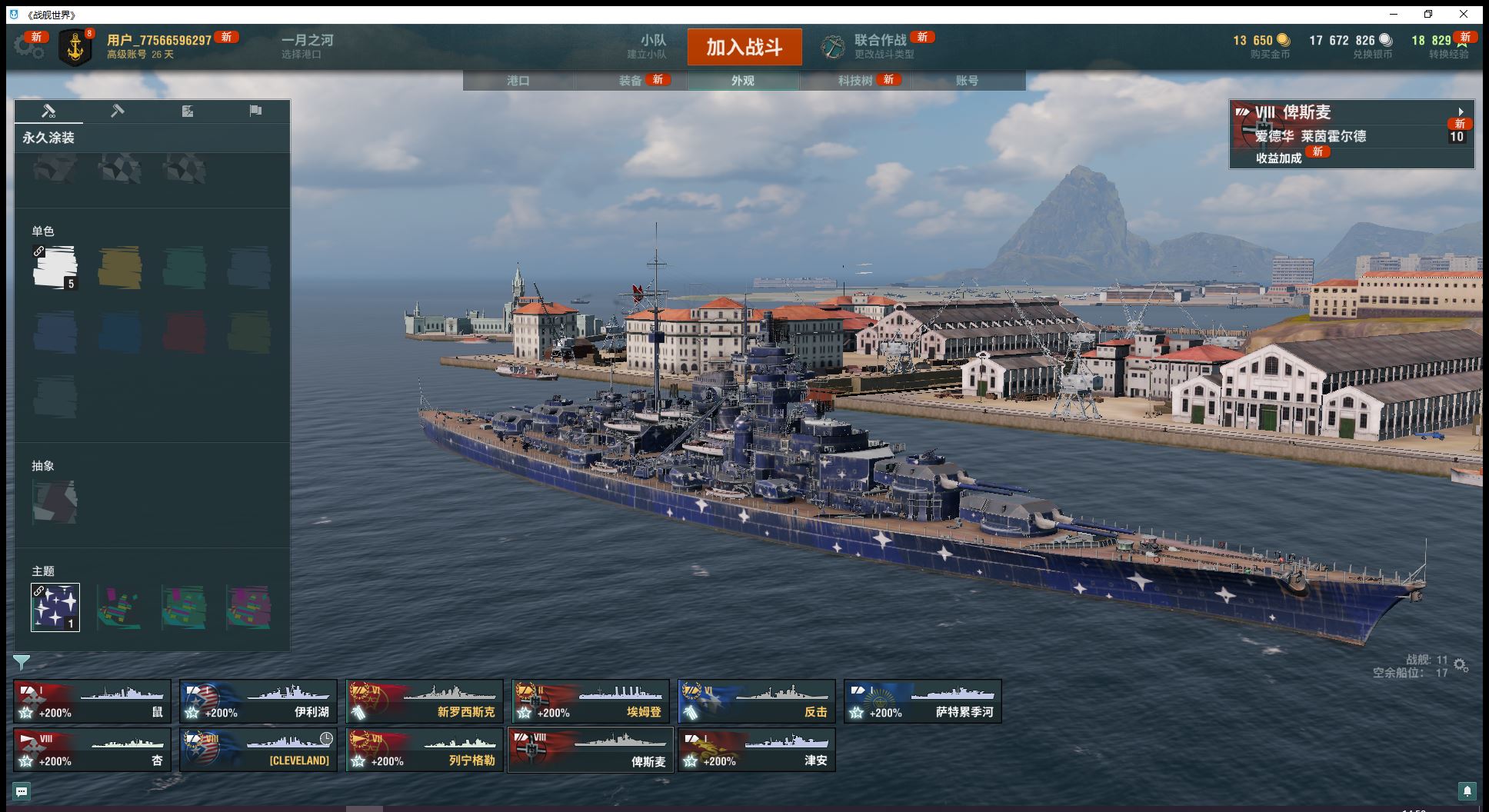The height and width of the screenshot is (812, 1489).
Task: Select the starry blue theme camouflage
Action: 55,607
